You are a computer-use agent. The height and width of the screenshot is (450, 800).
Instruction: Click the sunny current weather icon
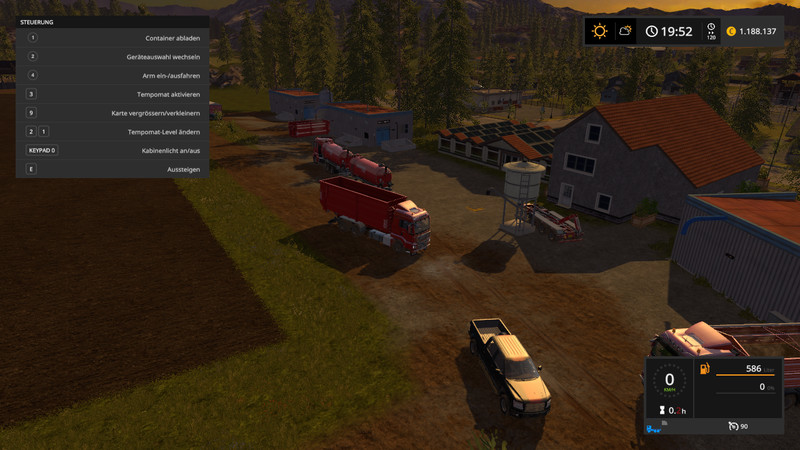(x=599, y=31)
